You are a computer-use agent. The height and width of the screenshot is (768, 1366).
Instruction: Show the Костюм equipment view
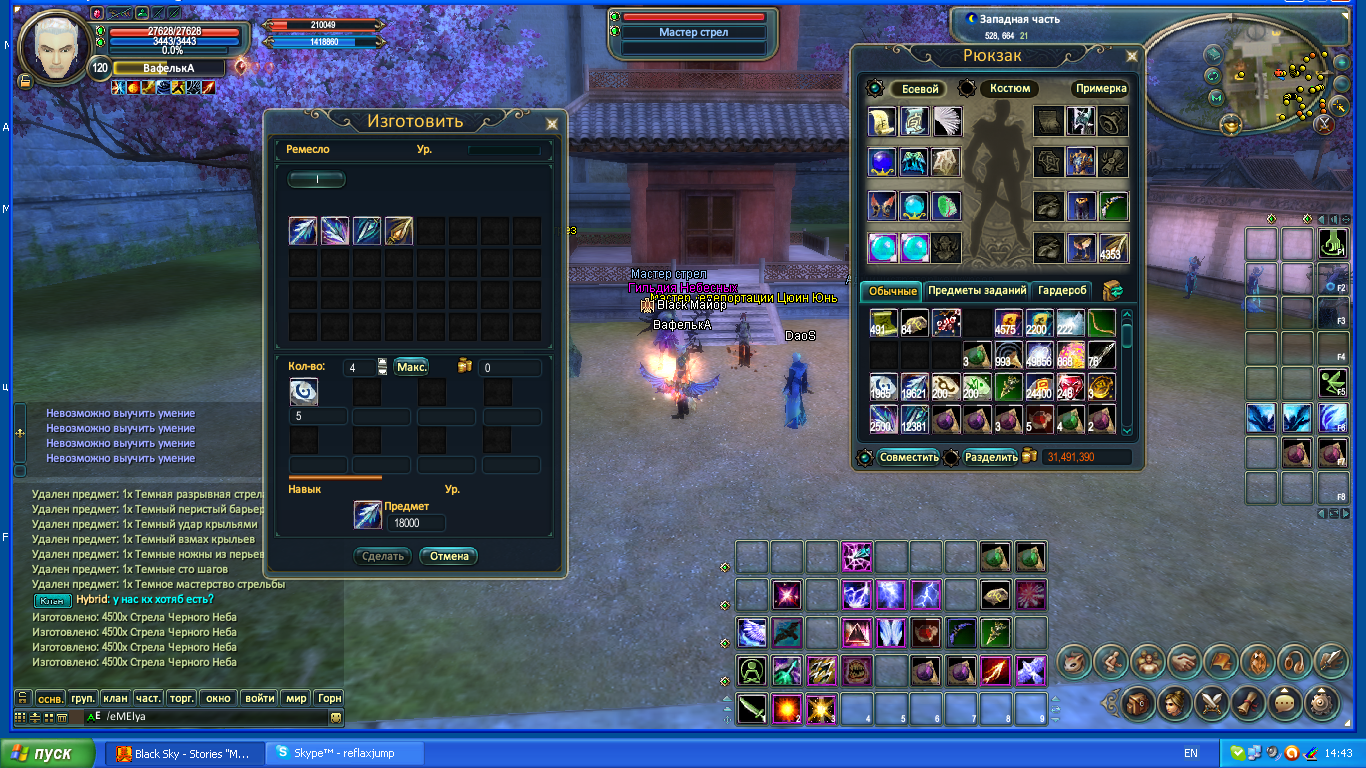coord(1009,89)
